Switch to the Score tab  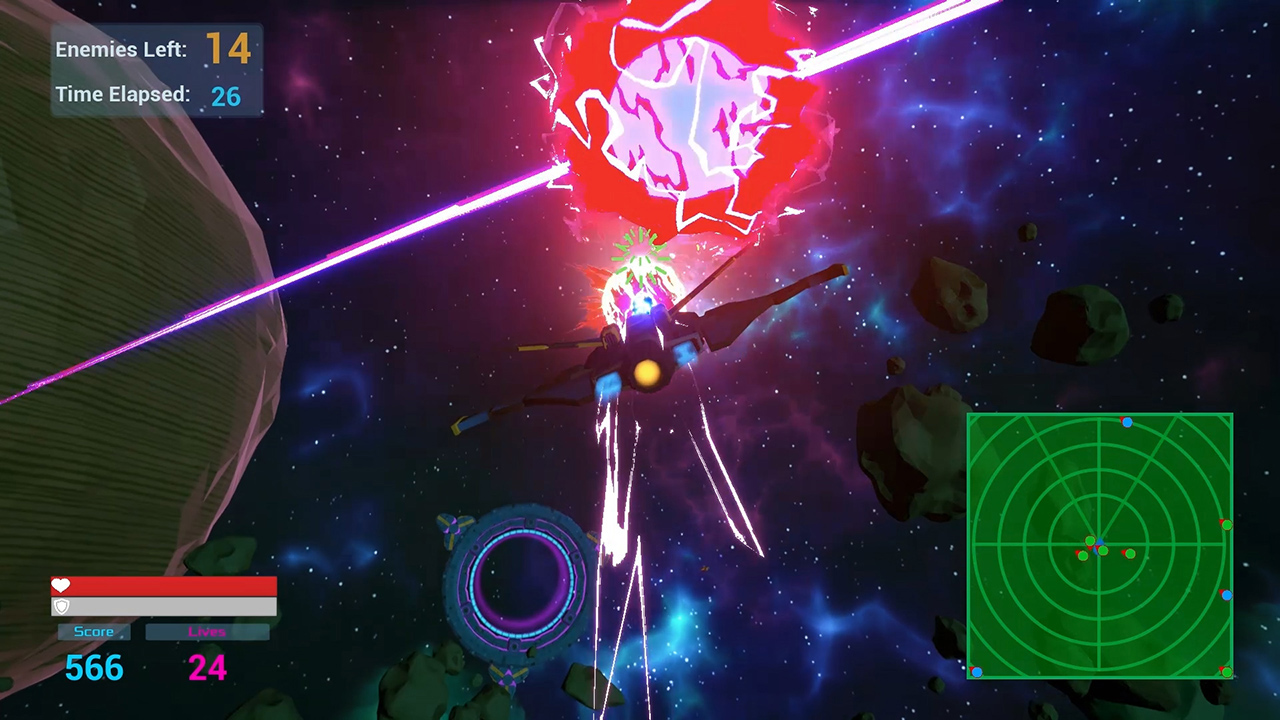tap(93, 631)
